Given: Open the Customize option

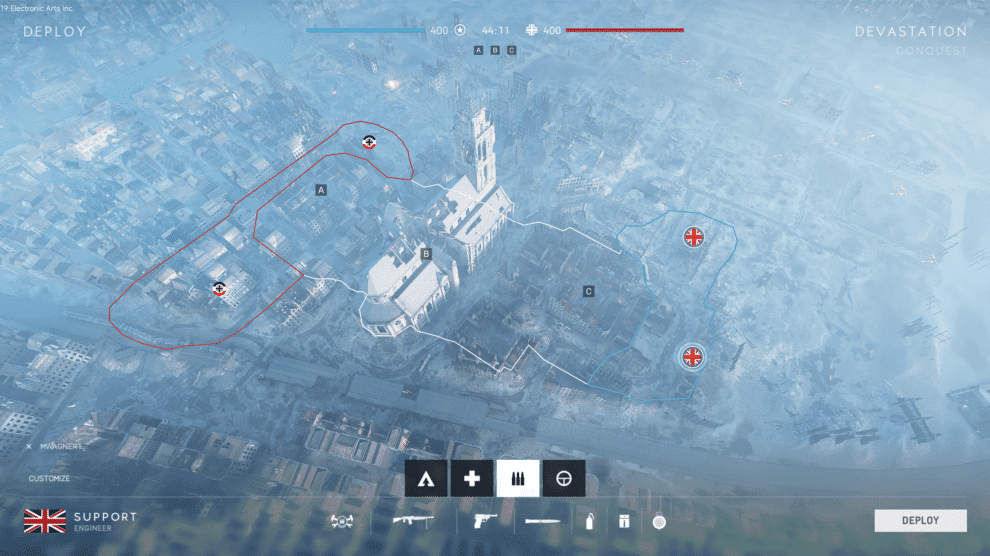Looking at the screenshot, I should pos(49,479).
